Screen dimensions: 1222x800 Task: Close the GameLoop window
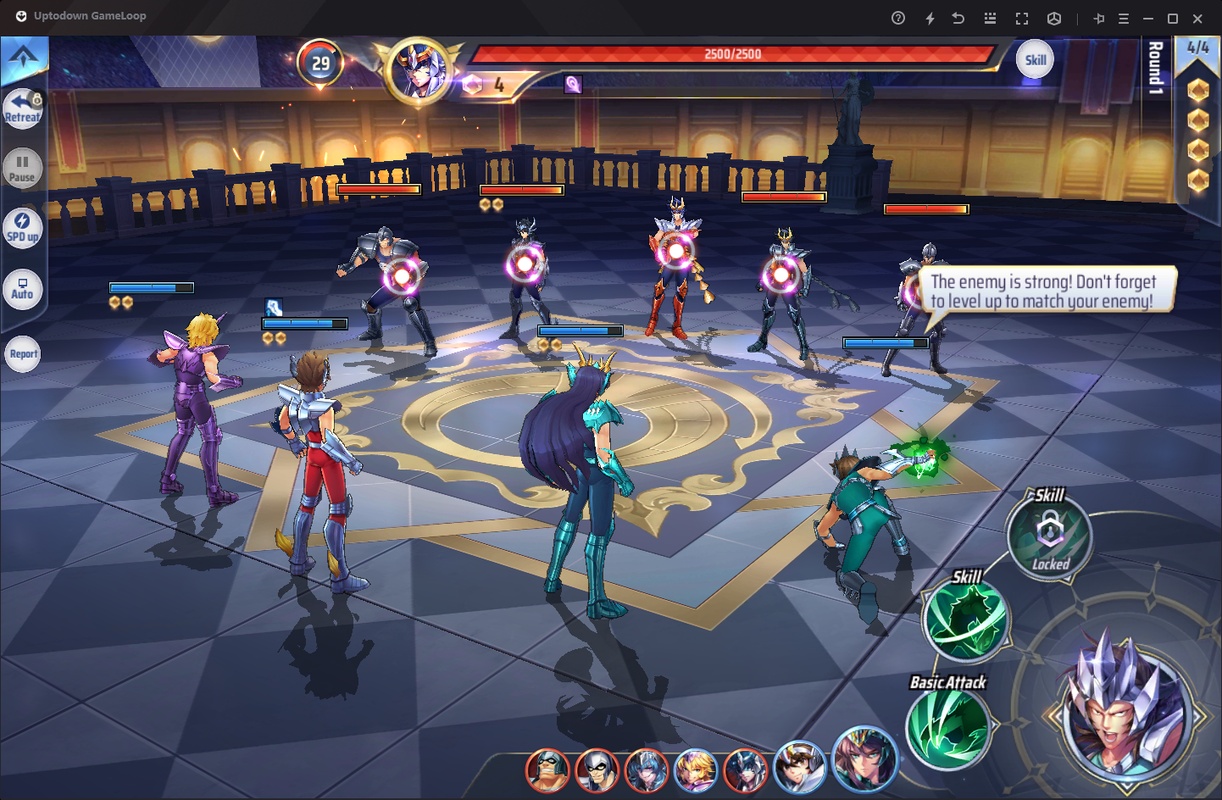[1200, 18]
